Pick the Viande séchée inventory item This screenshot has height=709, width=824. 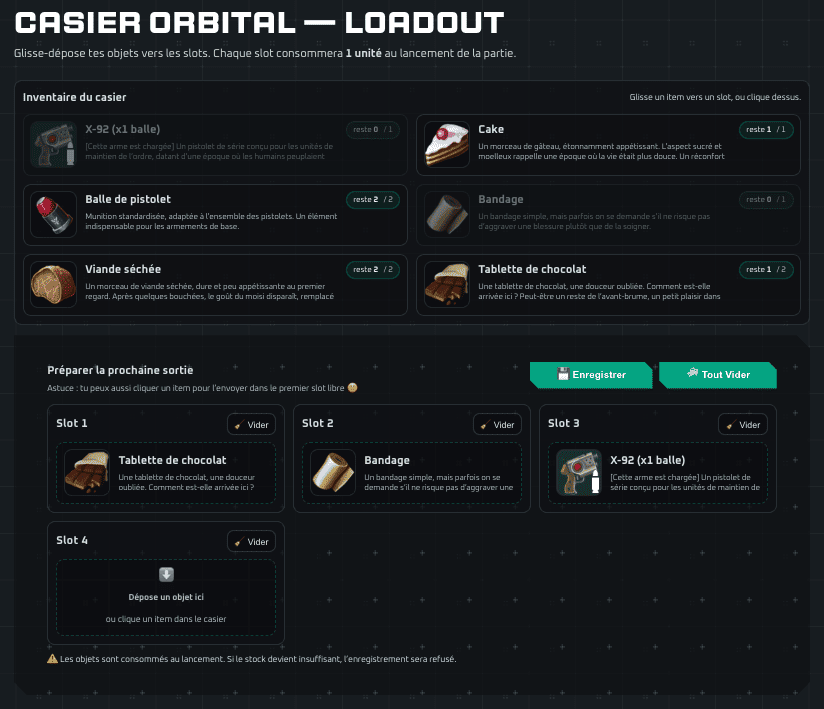coord(215,284)
